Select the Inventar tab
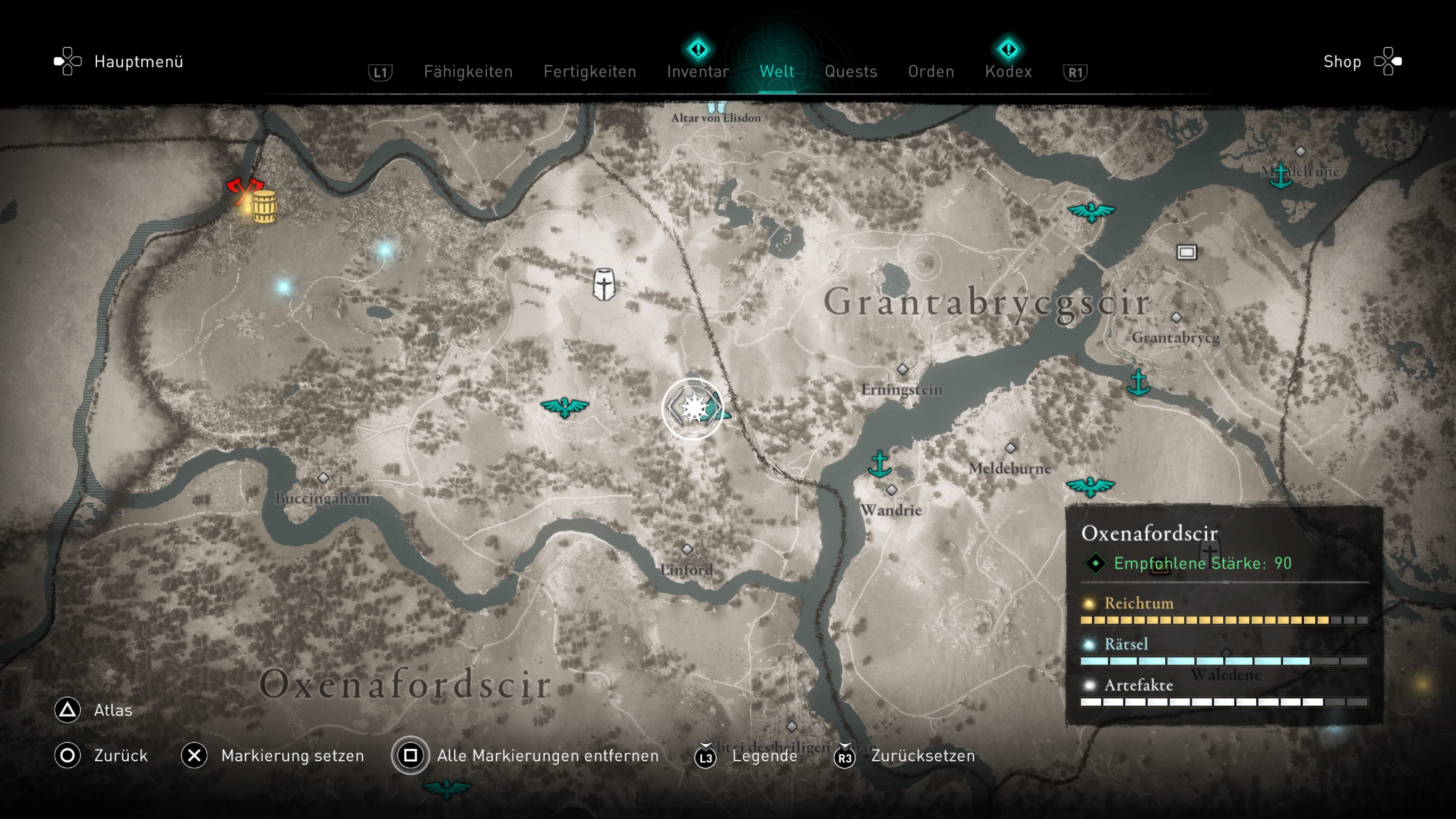 698,72
